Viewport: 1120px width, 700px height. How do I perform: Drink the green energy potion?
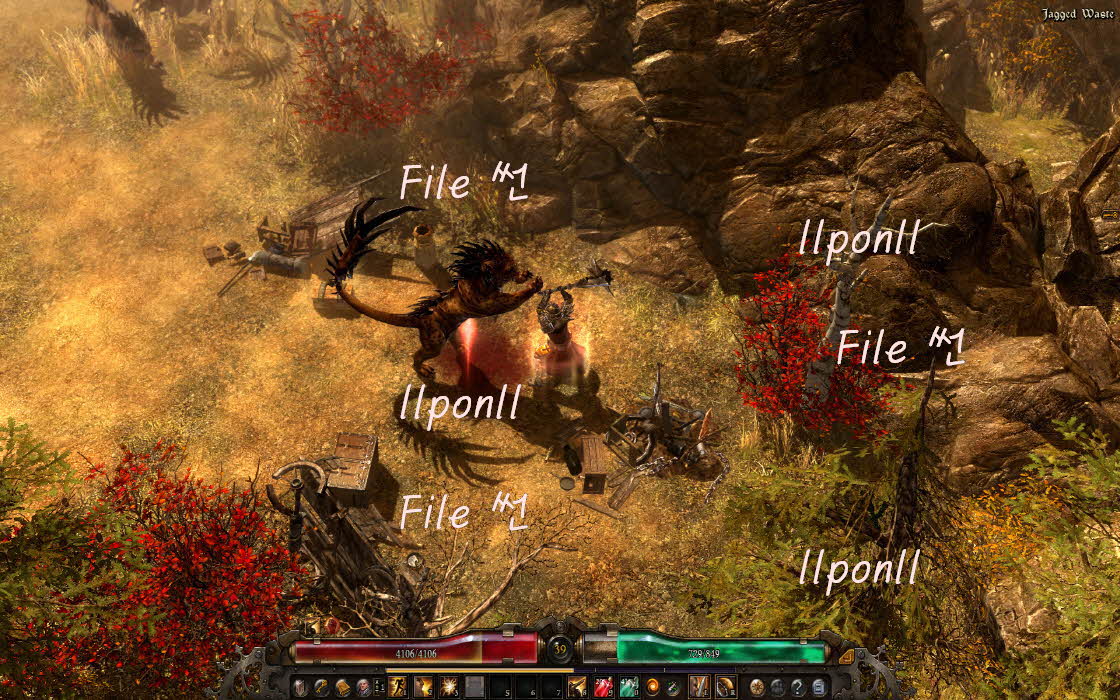629,687
